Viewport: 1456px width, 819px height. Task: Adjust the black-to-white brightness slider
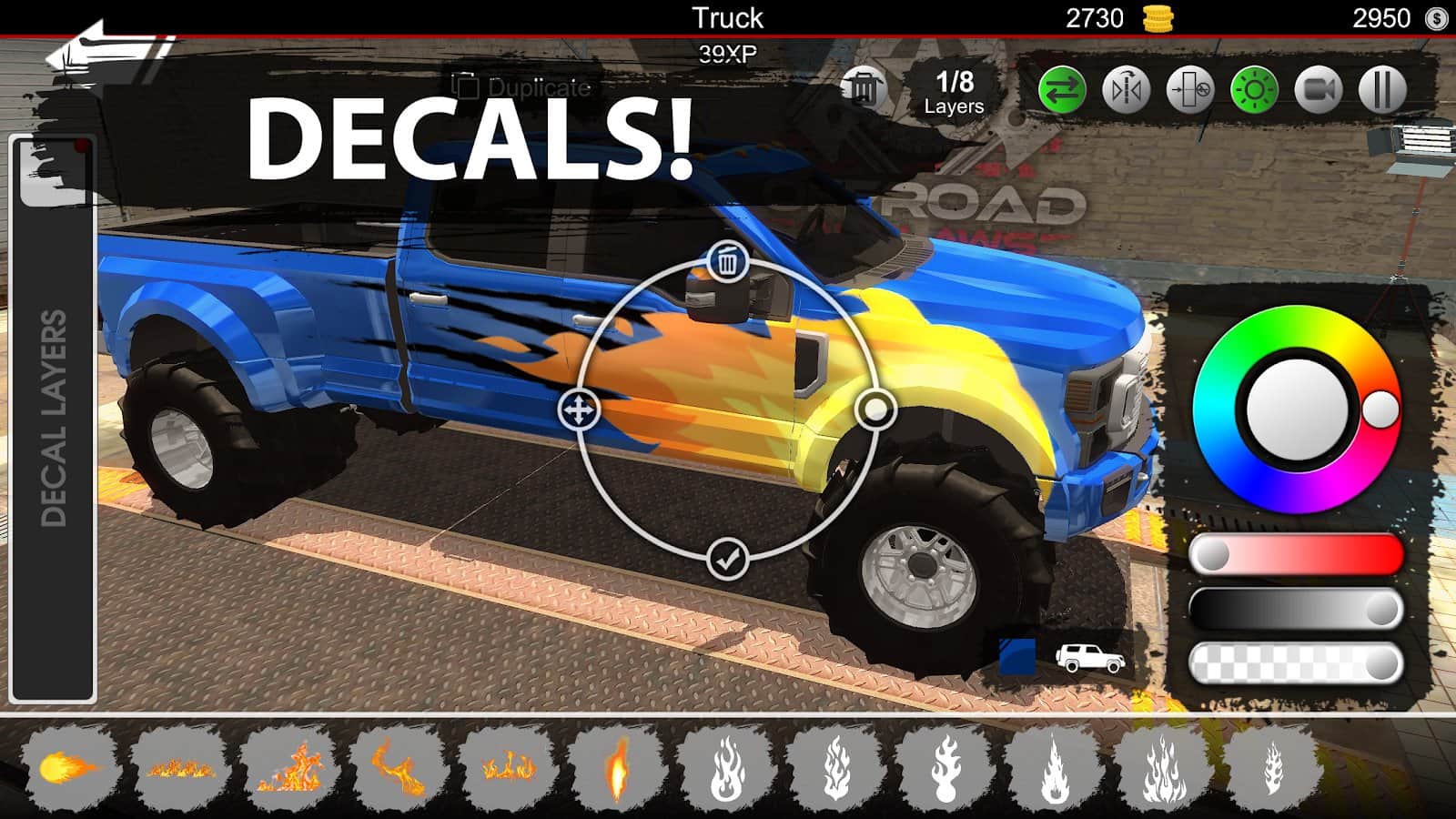1296,610
